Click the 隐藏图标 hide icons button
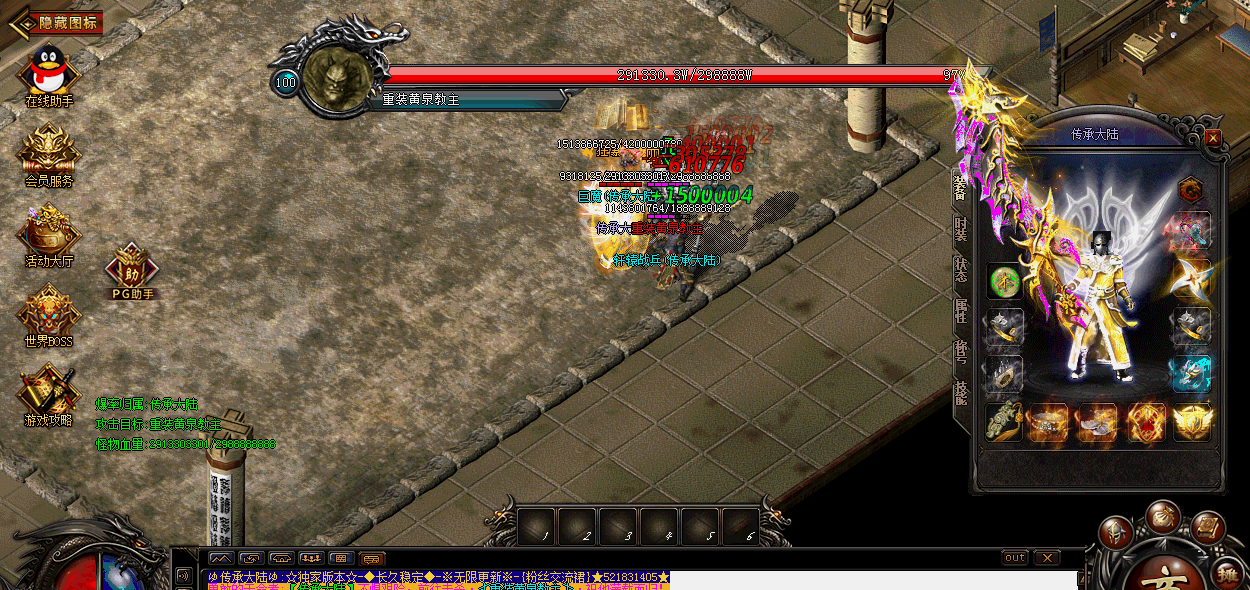Viewport: 1250px width, 590px height. [62, 22]
